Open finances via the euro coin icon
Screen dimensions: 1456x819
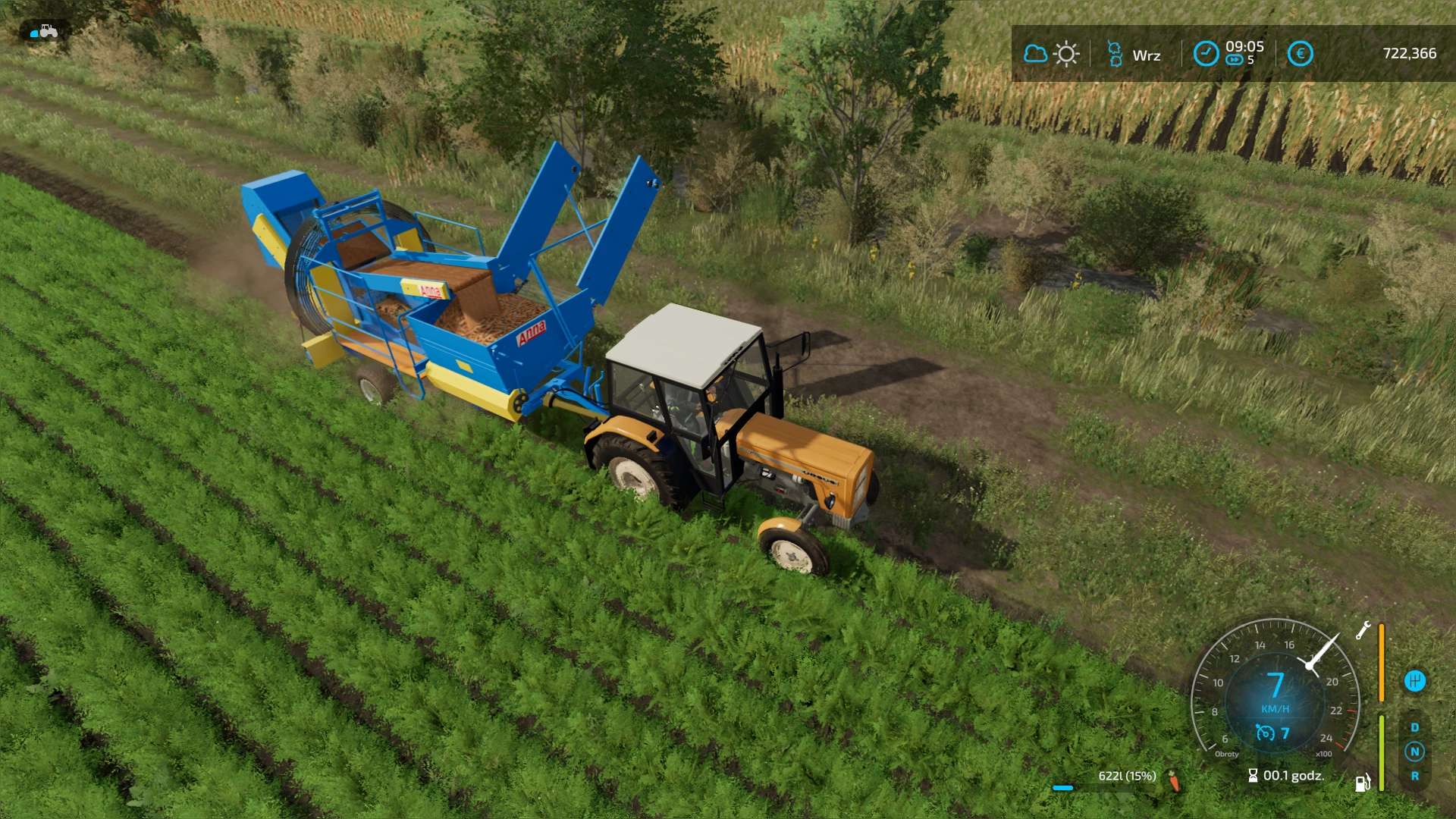tap(1300, 54)
